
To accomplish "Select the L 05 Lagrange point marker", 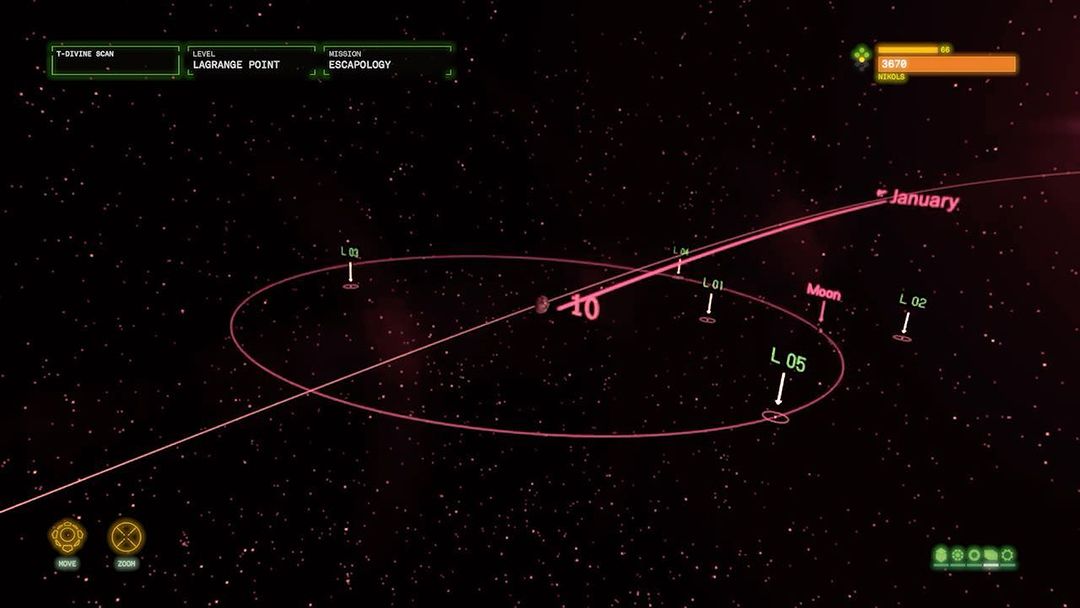I will tap(775, 416).
